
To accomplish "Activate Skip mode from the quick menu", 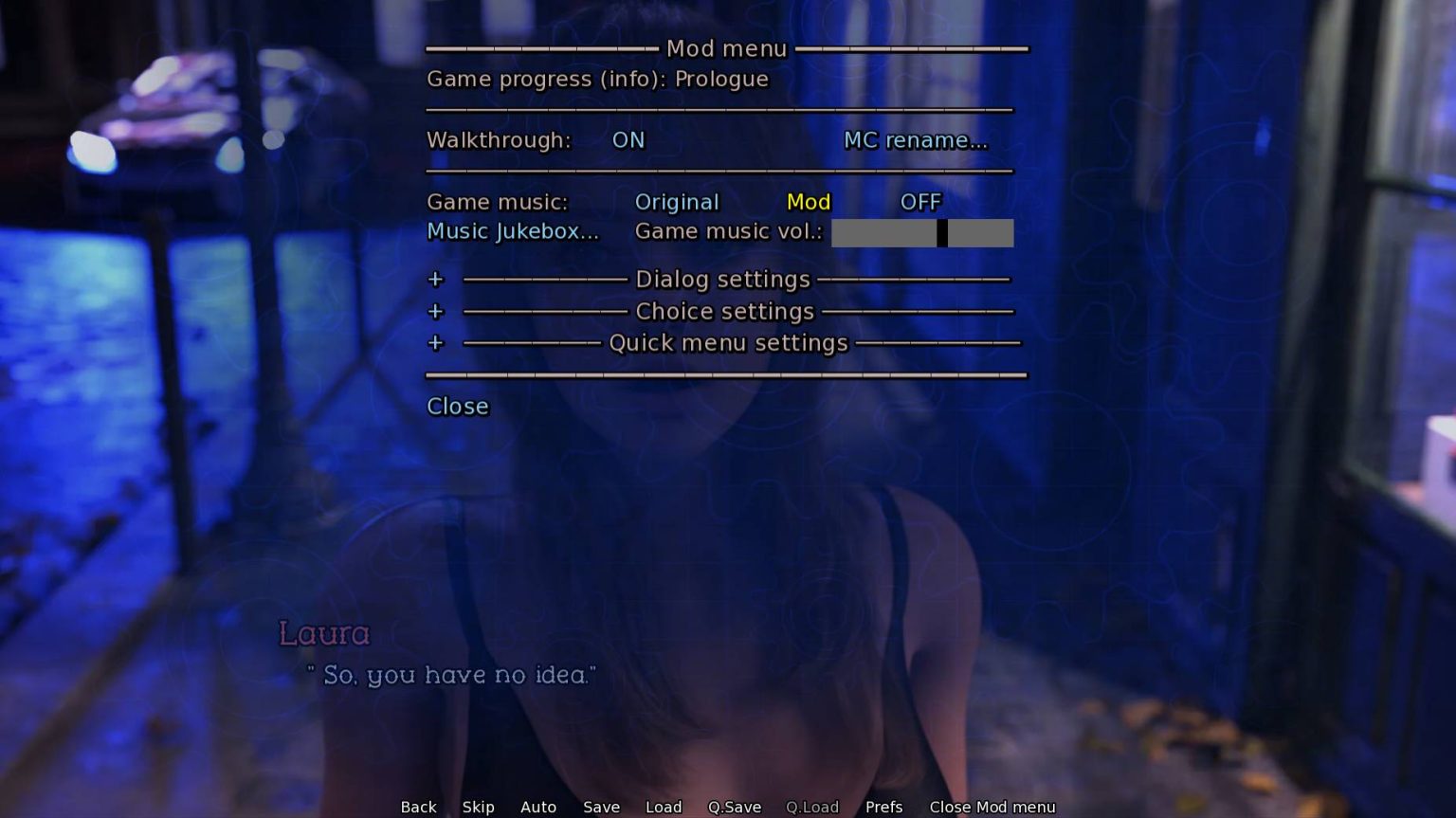I will [x=478, y=807].
